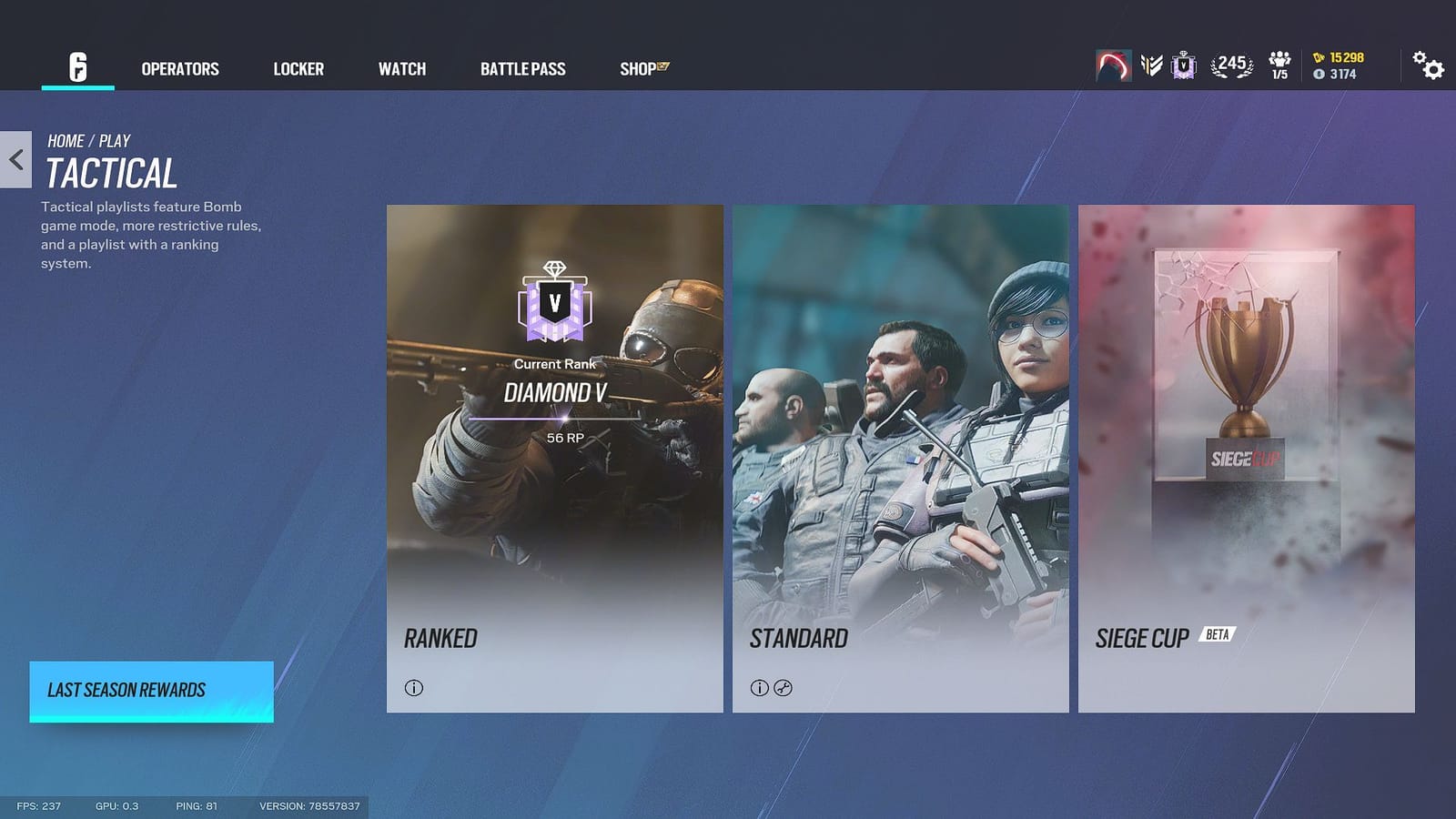Open the squad 1/5 group icon
The height and width of the screenshot is (819, 1456).
[x=1280, y=64]
